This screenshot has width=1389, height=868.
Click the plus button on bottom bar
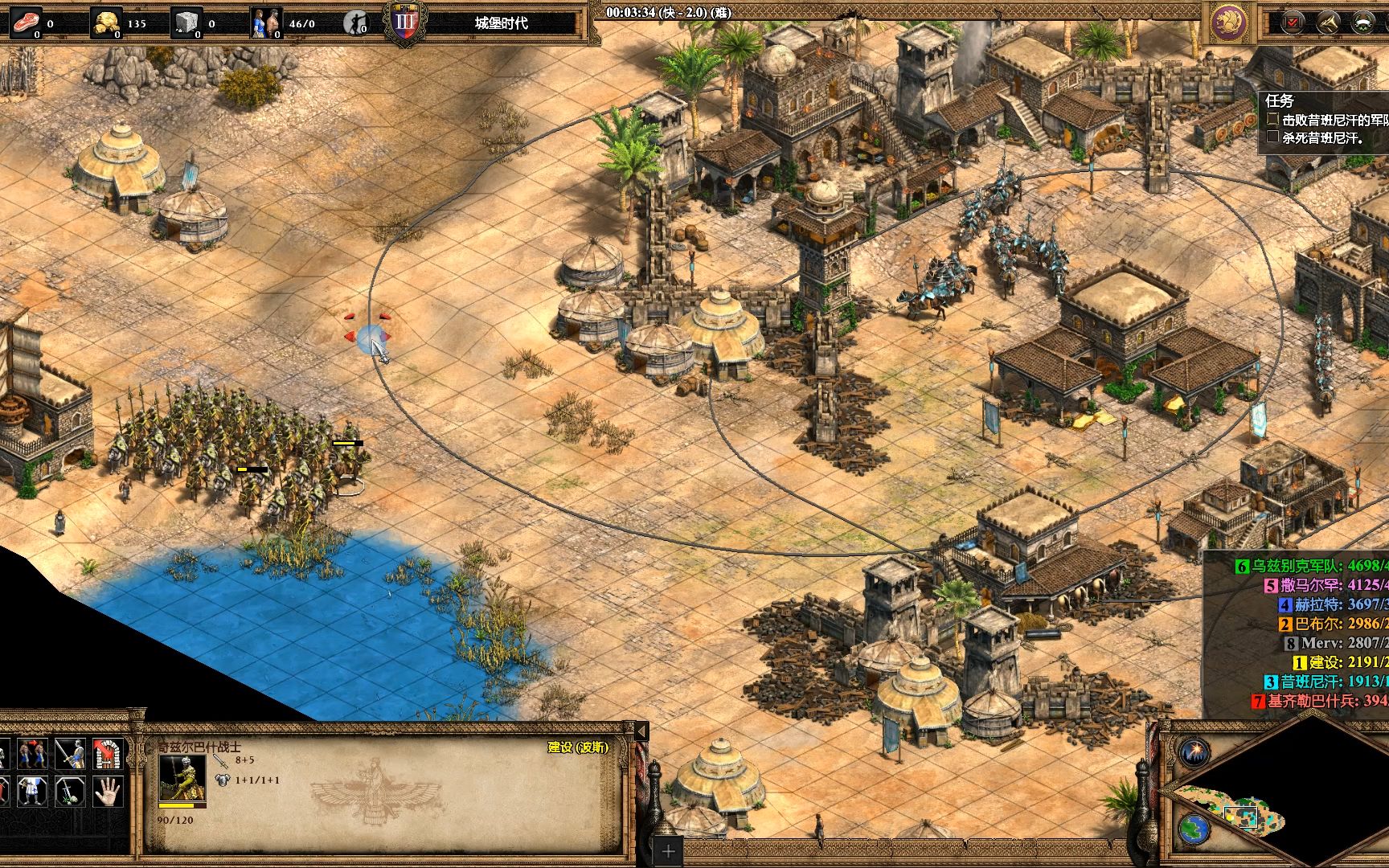click(x=669, y=851)
